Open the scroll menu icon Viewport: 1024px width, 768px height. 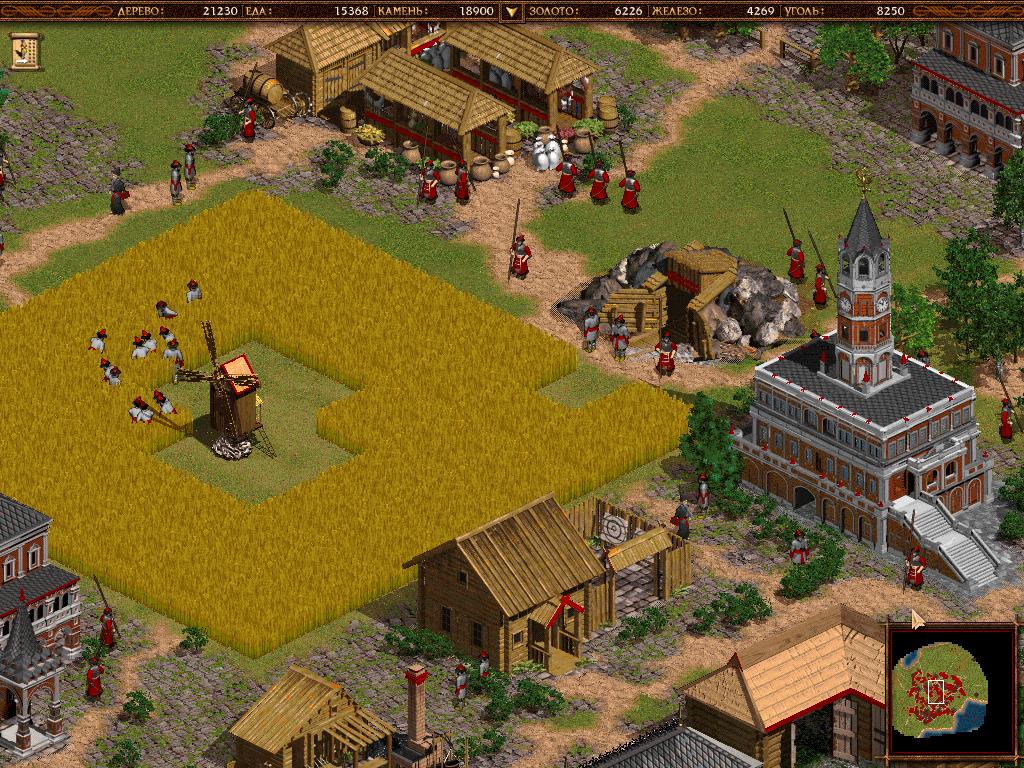point(25,49)
